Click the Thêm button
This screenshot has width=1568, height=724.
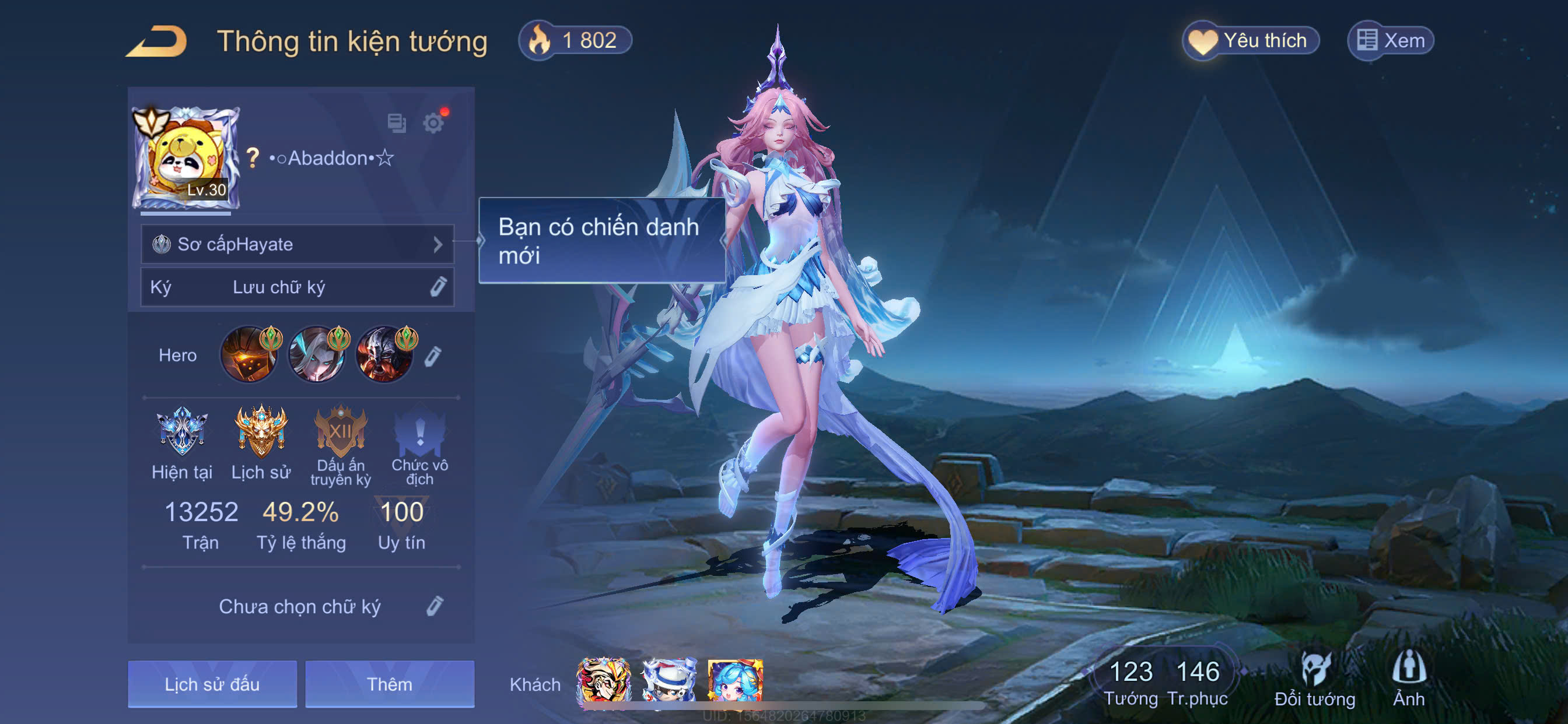390,684
